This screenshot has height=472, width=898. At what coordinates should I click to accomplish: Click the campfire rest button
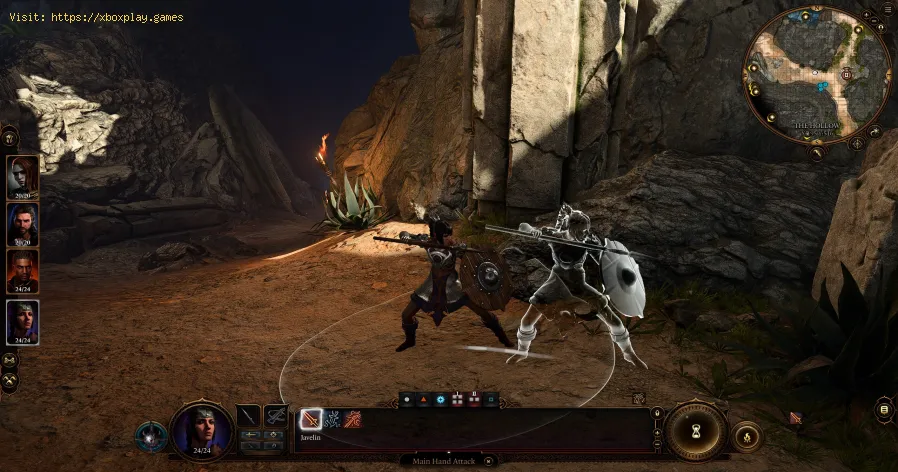point(745,436)
